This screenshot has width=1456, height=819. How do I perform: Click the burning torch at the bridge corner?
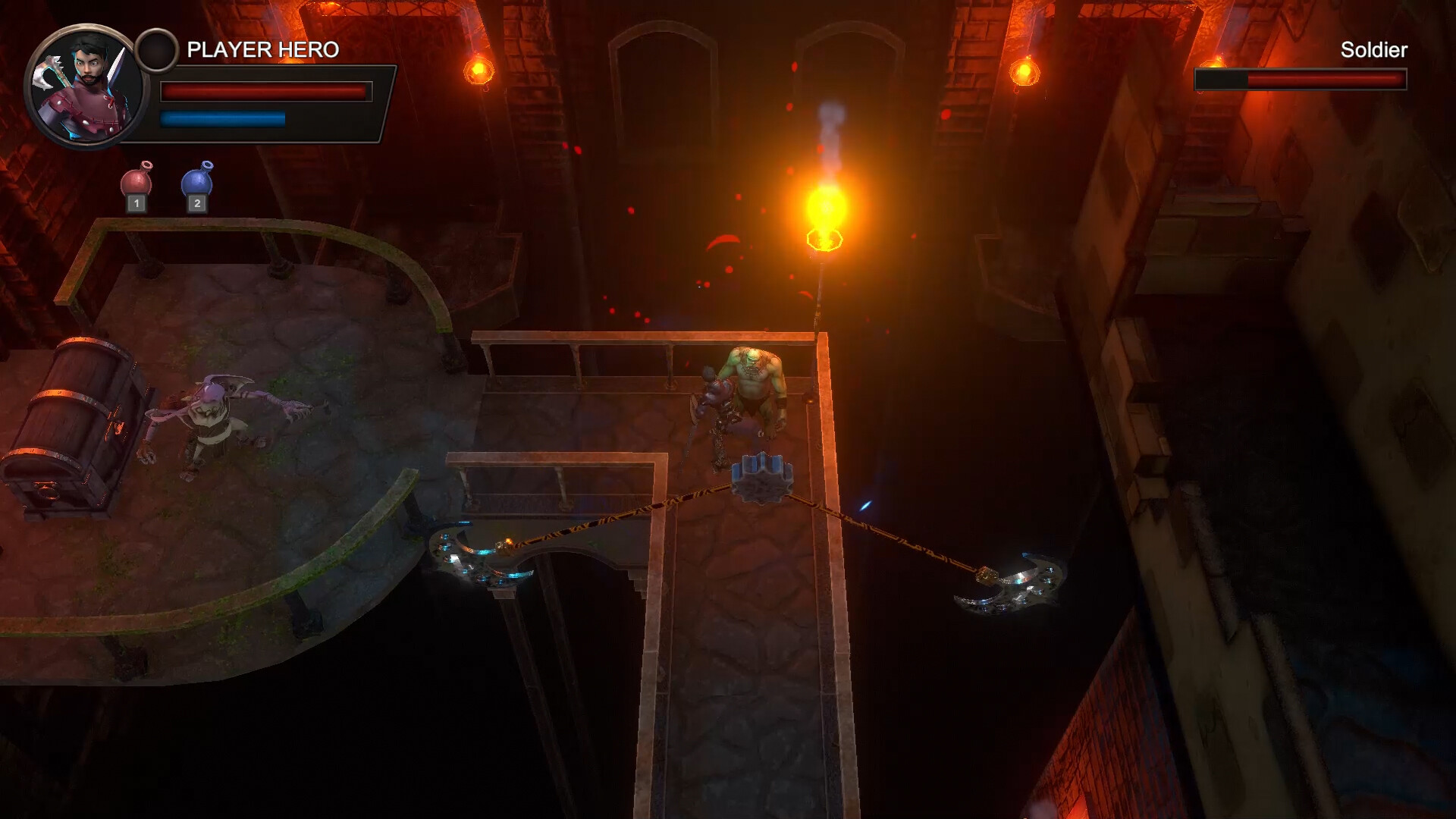(827, 220)
